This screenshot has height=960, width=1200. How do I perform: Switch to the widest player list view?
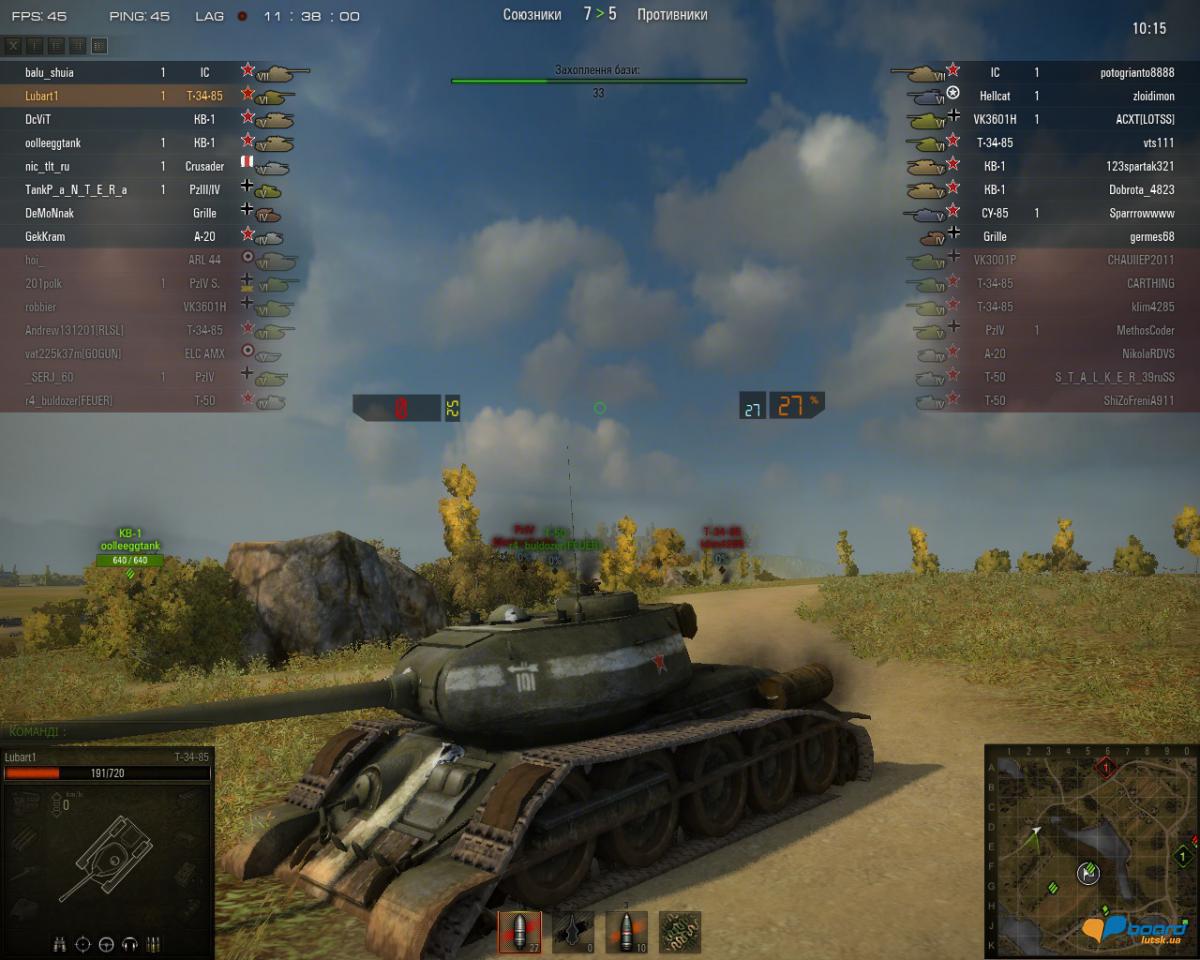coord(99,46)
